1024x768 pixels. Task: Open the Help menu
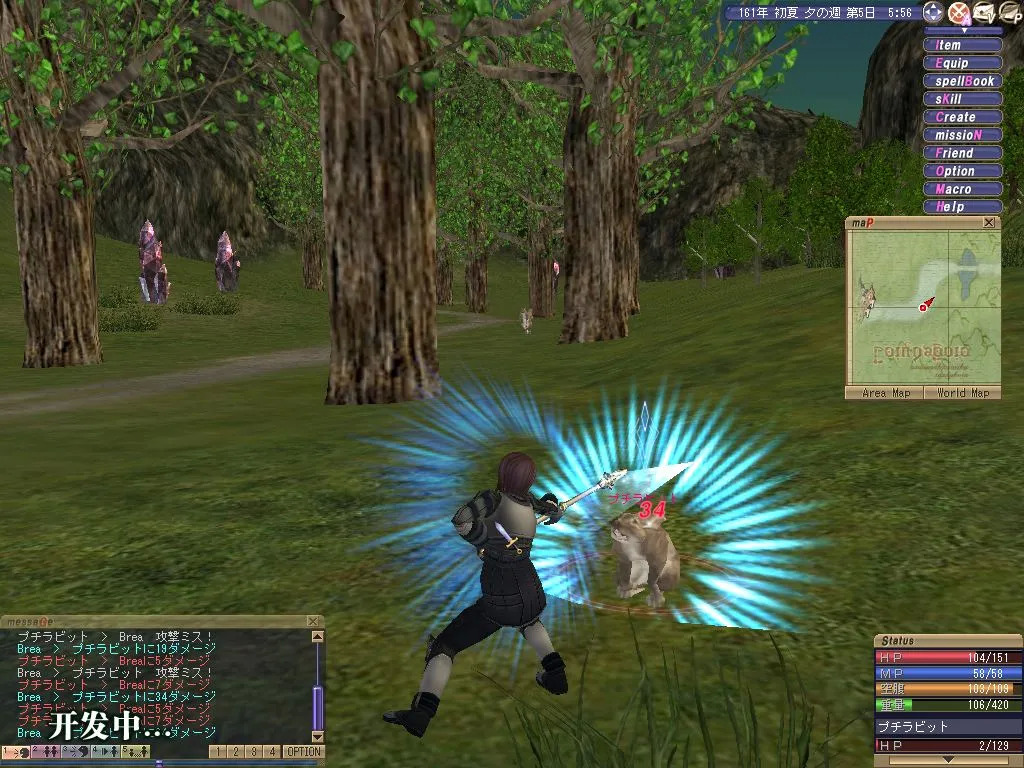[962, 207]
